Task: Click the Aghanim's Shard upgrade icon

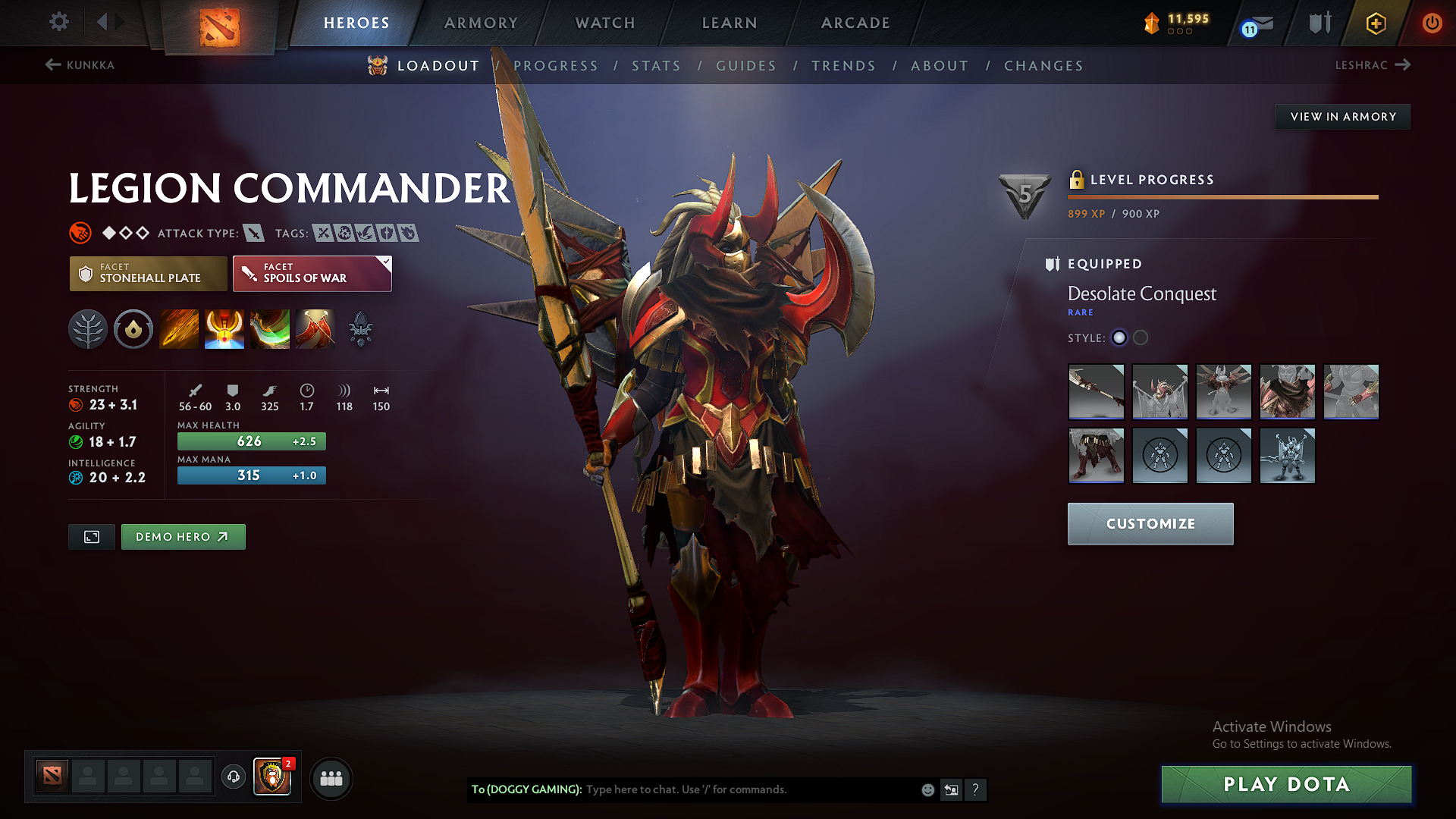Action: pos(361,329)
